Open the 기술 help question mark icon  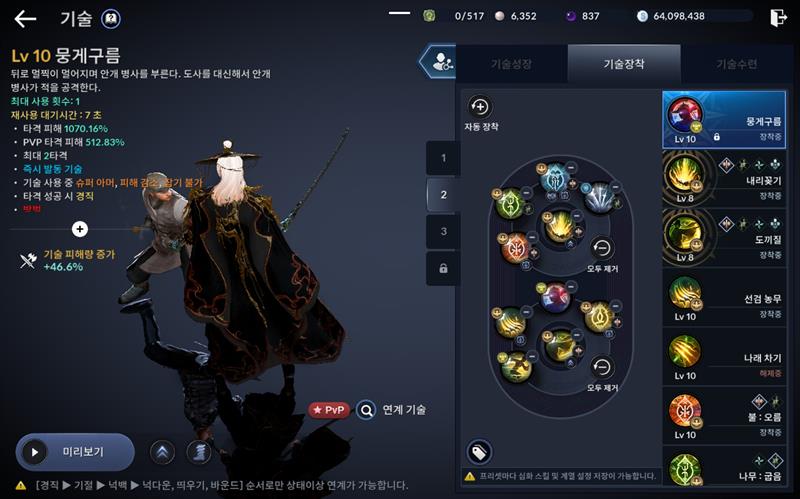111,18
